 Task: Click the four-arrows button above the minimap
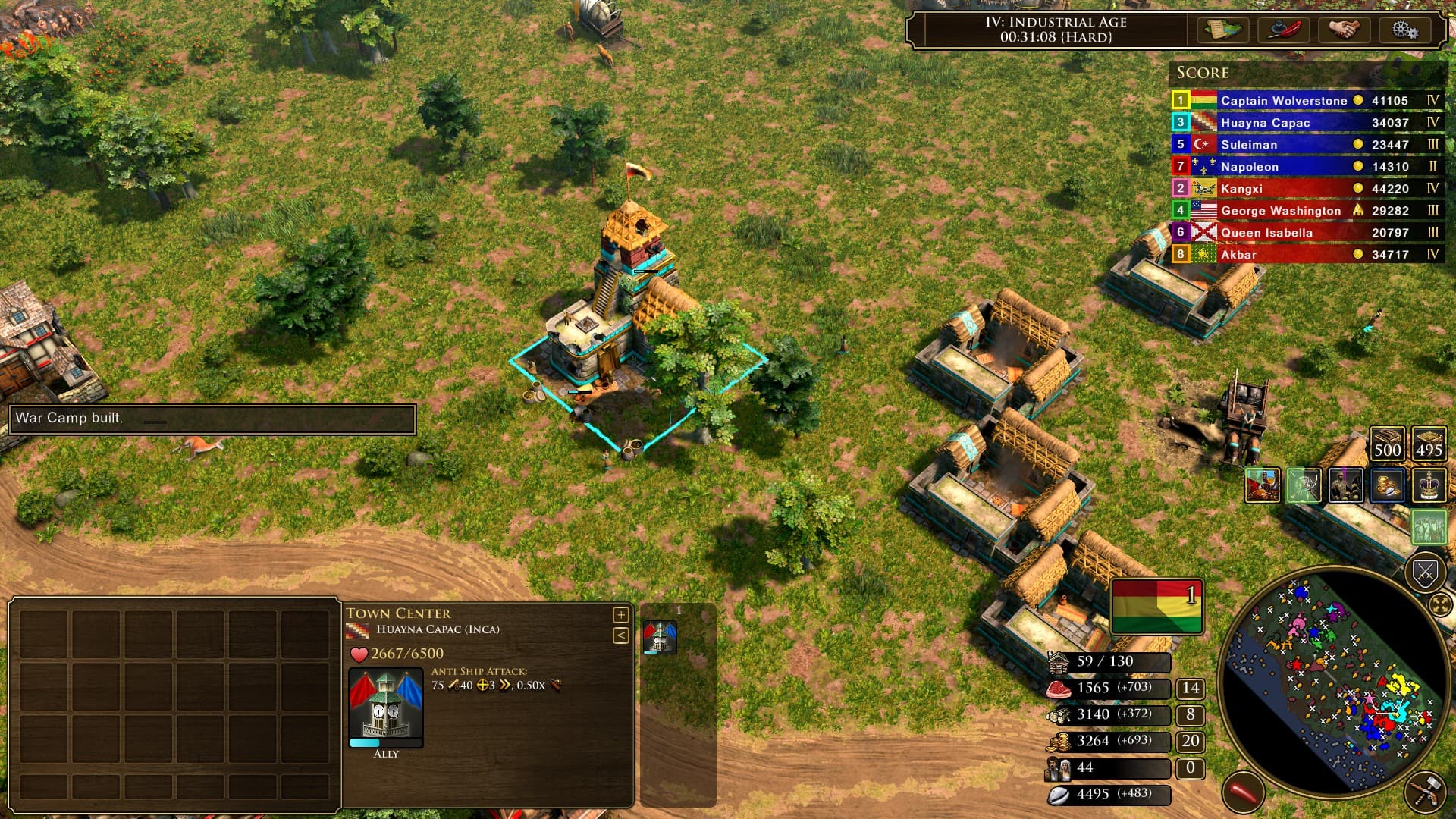[x=1440, y=605]
